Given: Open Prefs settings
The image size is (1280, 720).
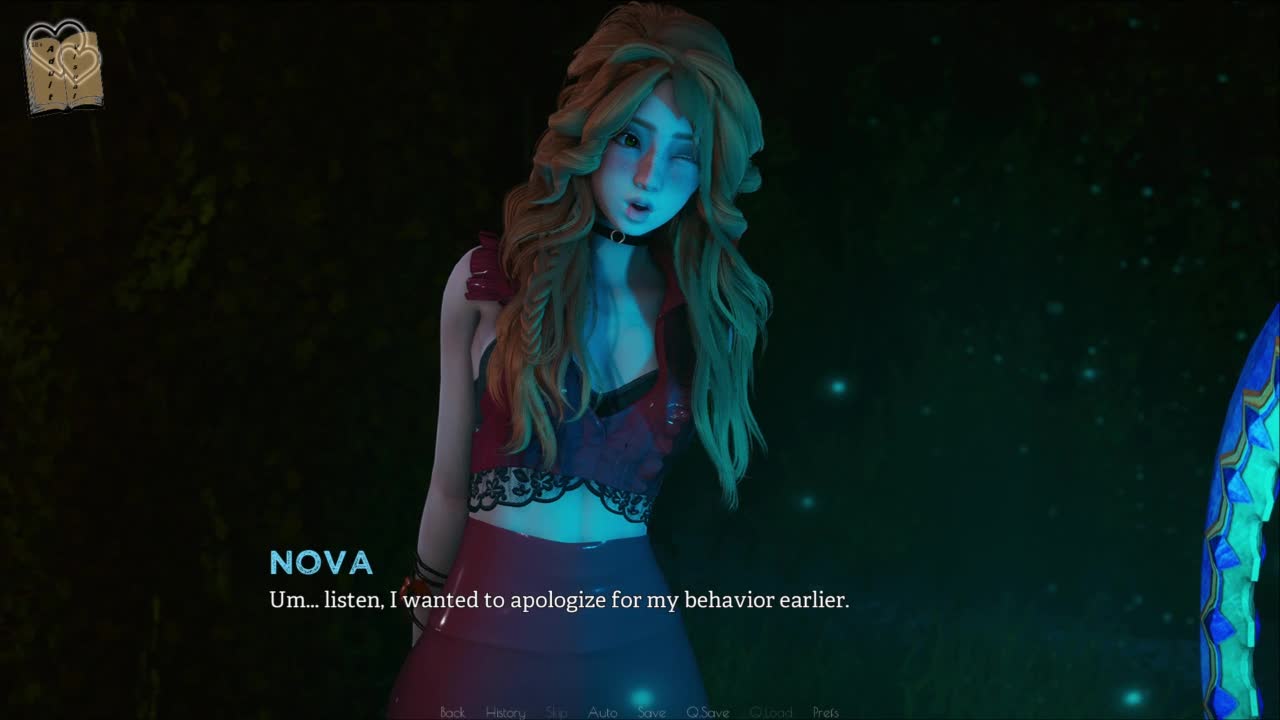Looking at the screenshot, I should [x=825, y=712].
